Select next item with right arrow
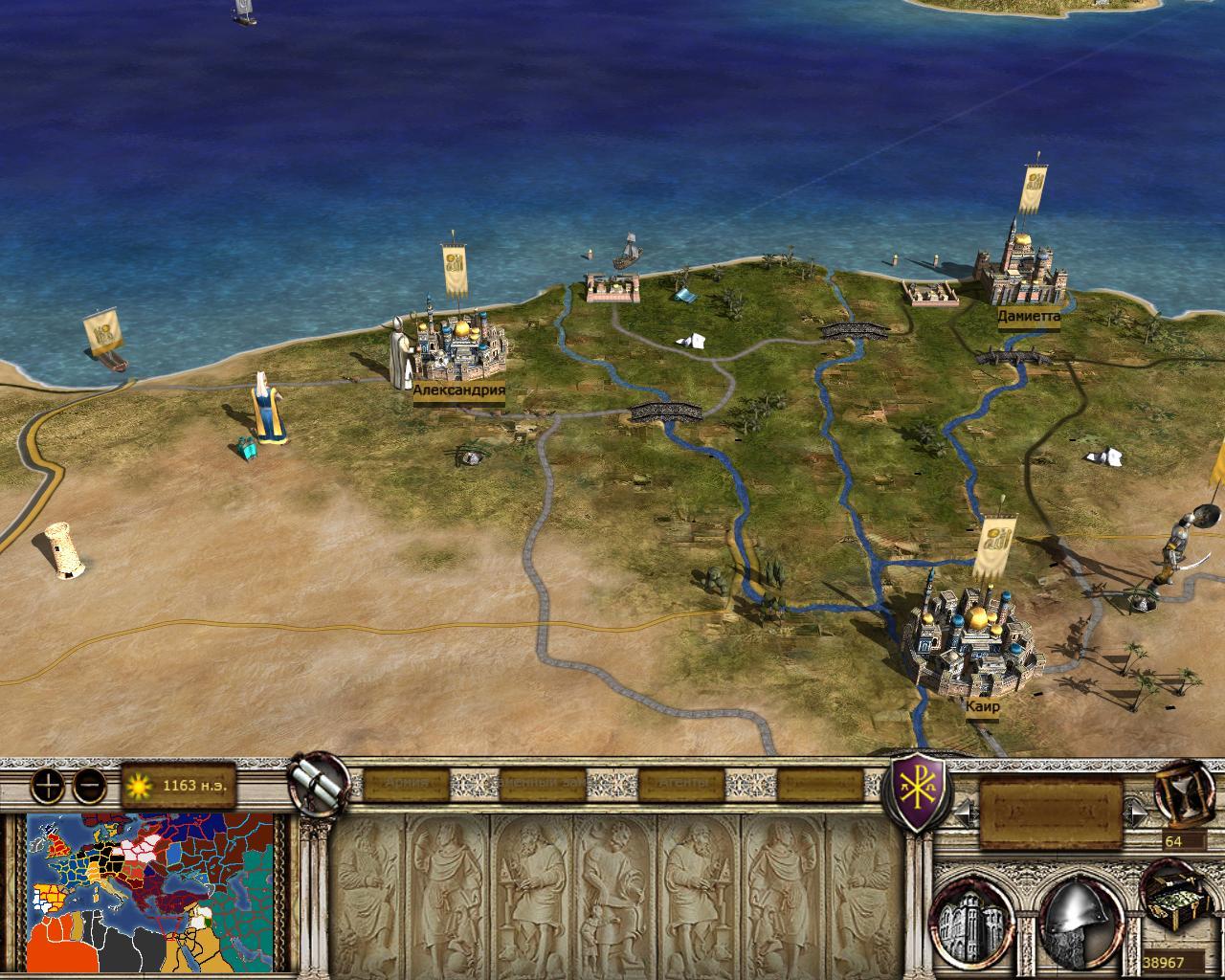This screenshot has width=1225, height=980. [x=1136, y=813]
